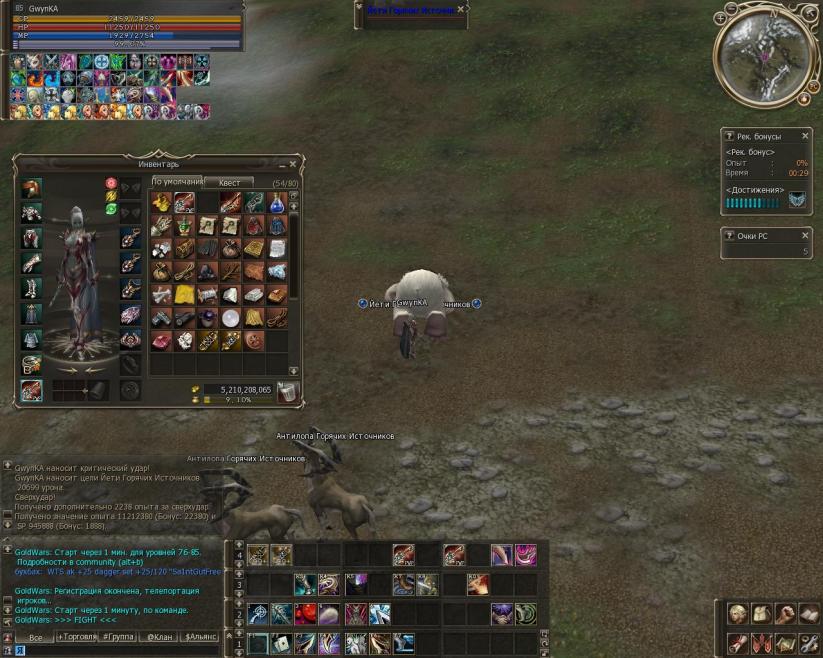Select the Йети Горячих Источников target bar
This screenshot has height=658, width=823.
pos(408,9)
